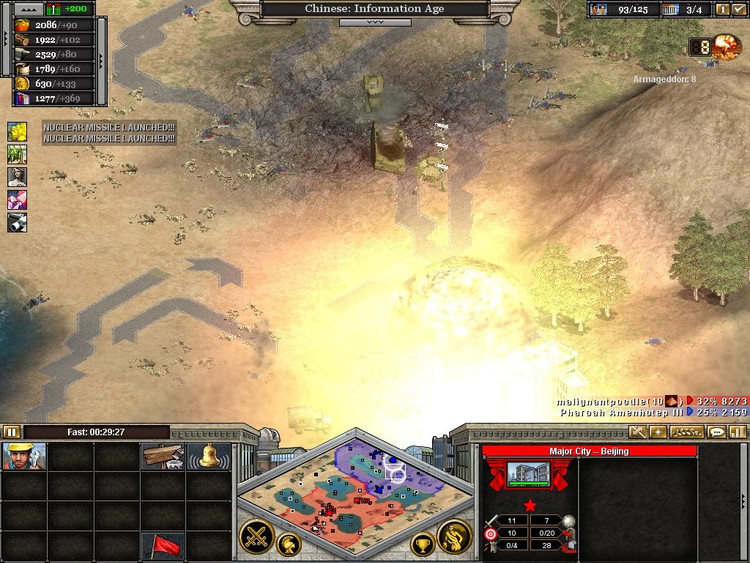Image resolution: width=750 pixels, height=563 pixels.
Task: Open the trophy button by the minimap
Action: point(422,546)
